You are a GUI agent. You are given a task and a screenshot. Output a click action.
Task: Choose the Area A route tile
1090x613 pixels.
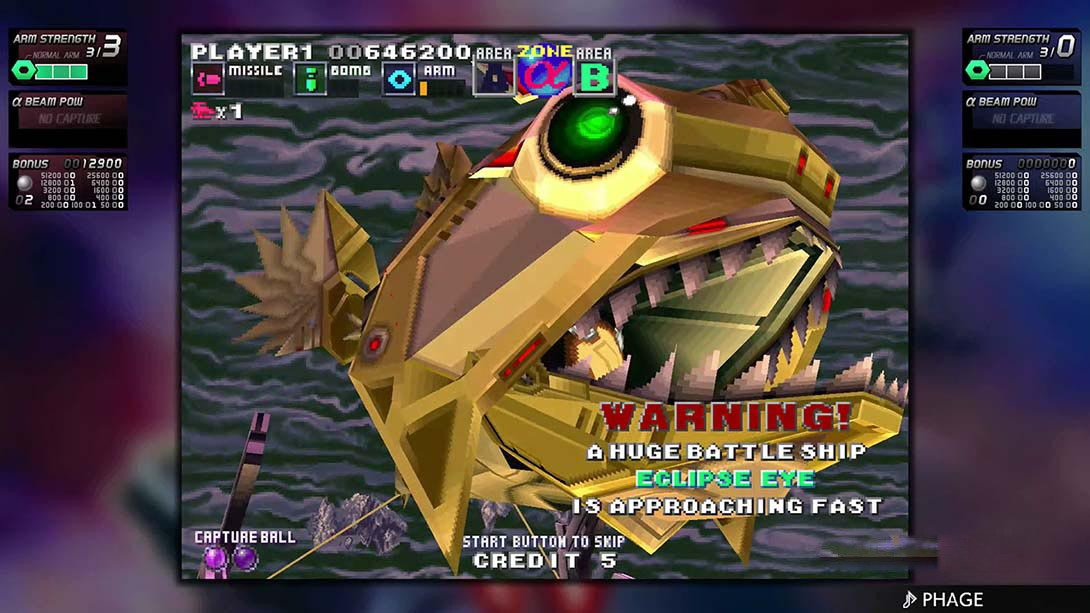(494, 77)
